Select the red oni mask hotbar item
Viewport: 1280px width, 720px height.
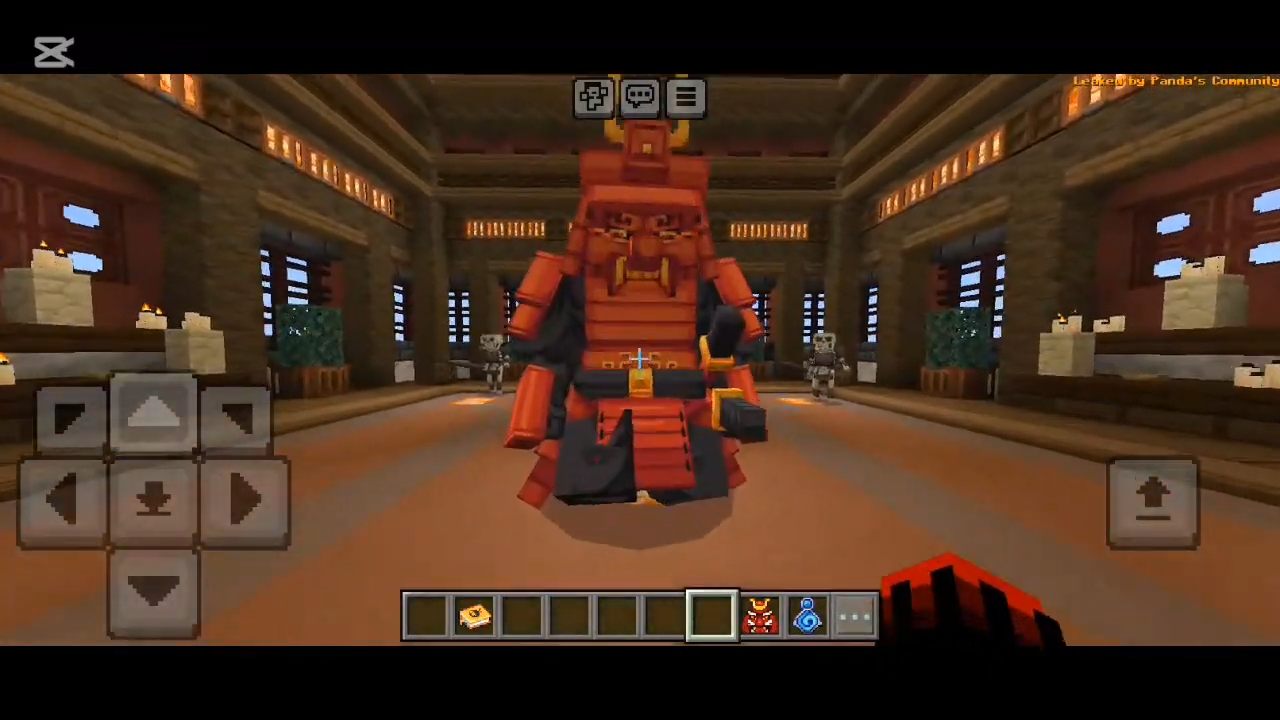(760, 615)
